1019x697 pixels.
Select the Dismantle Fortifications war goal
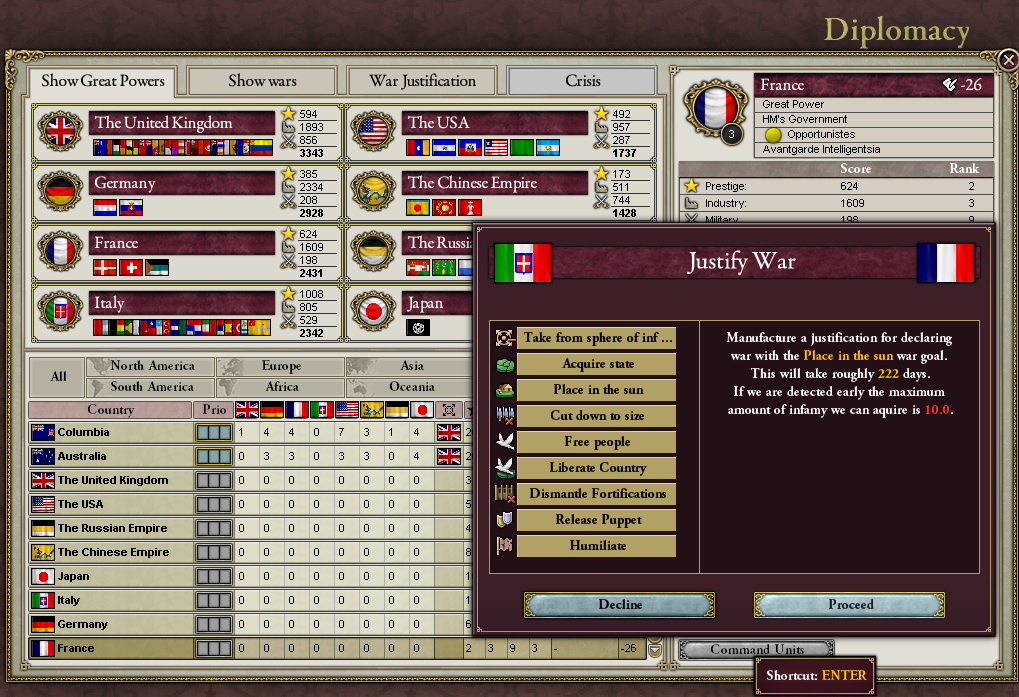point(597,494)
